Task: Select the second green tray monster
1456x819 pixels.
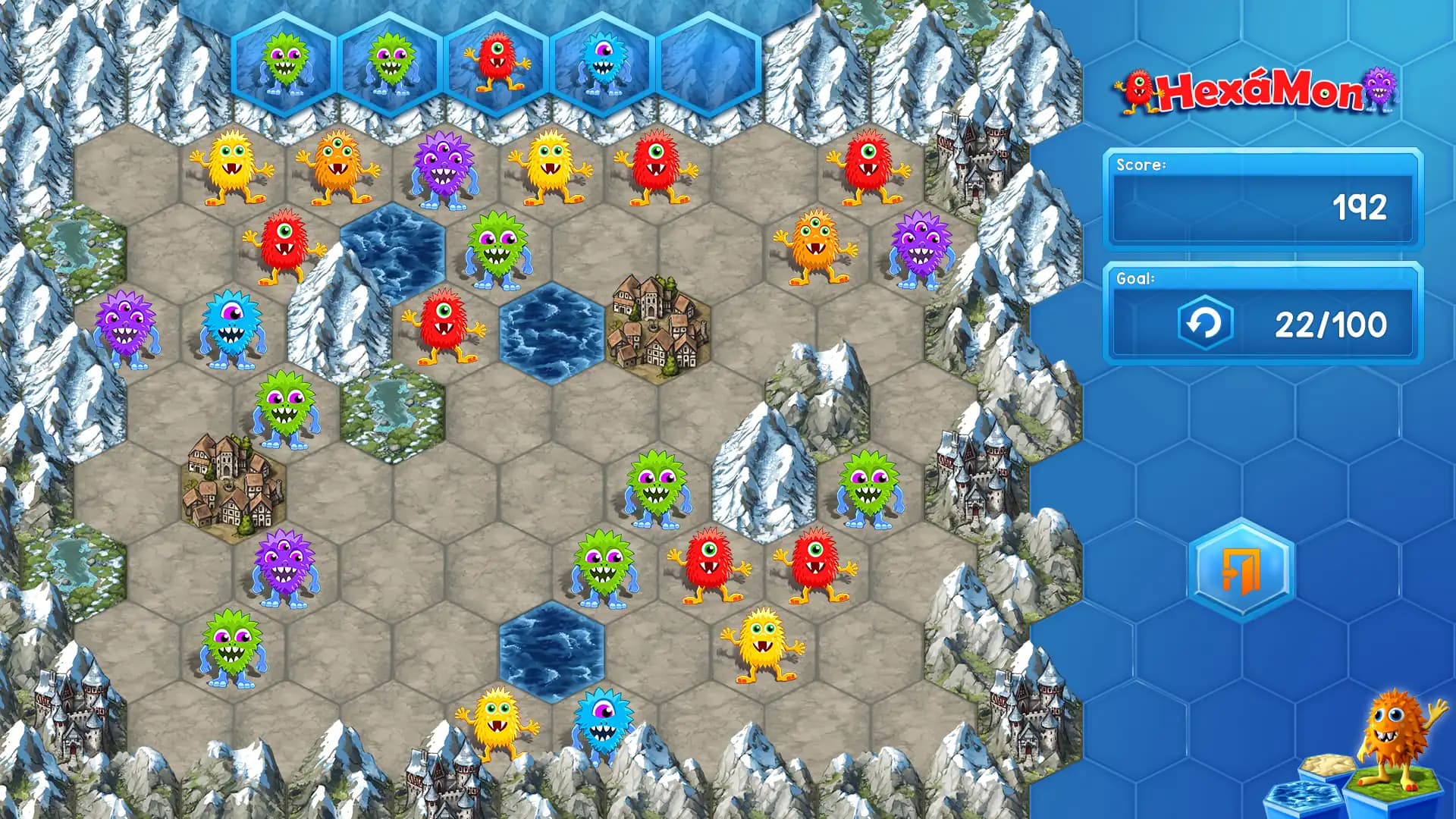Action: click(x=391, y=62)
